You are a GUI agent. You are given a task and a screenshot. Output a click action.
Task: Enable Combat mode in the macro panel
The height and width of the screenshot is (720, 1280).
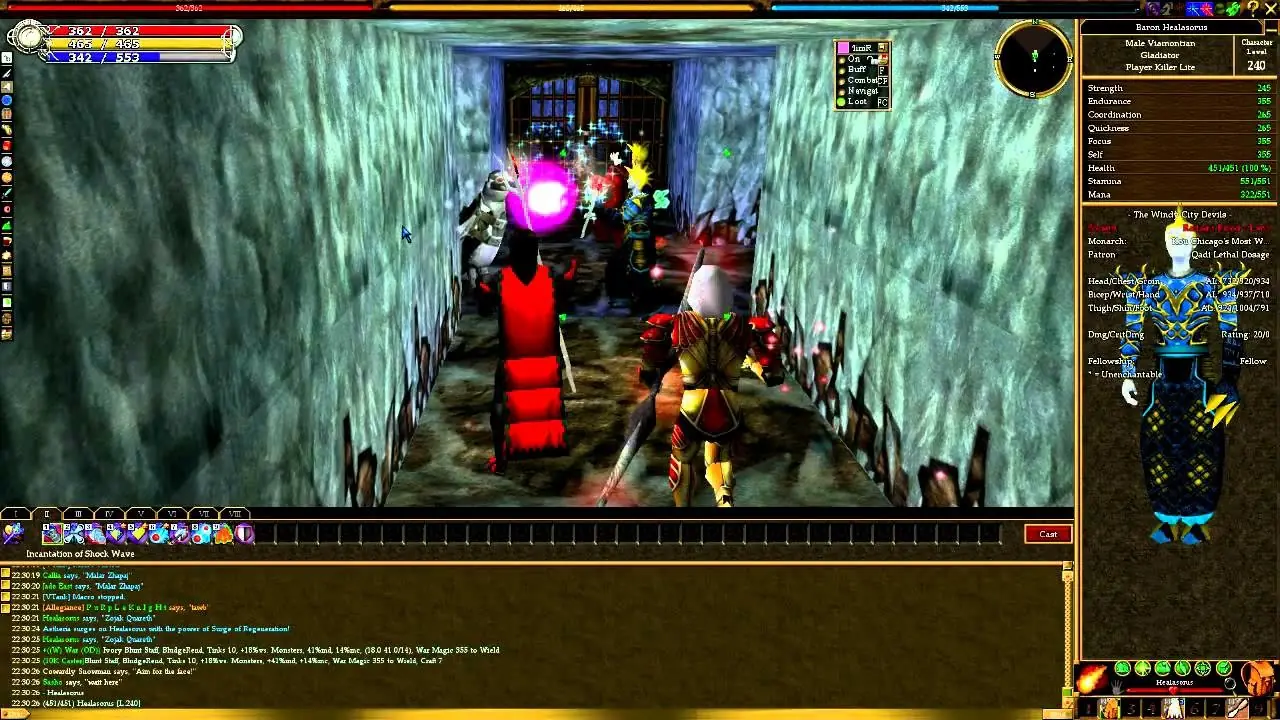tap(841, 81)
